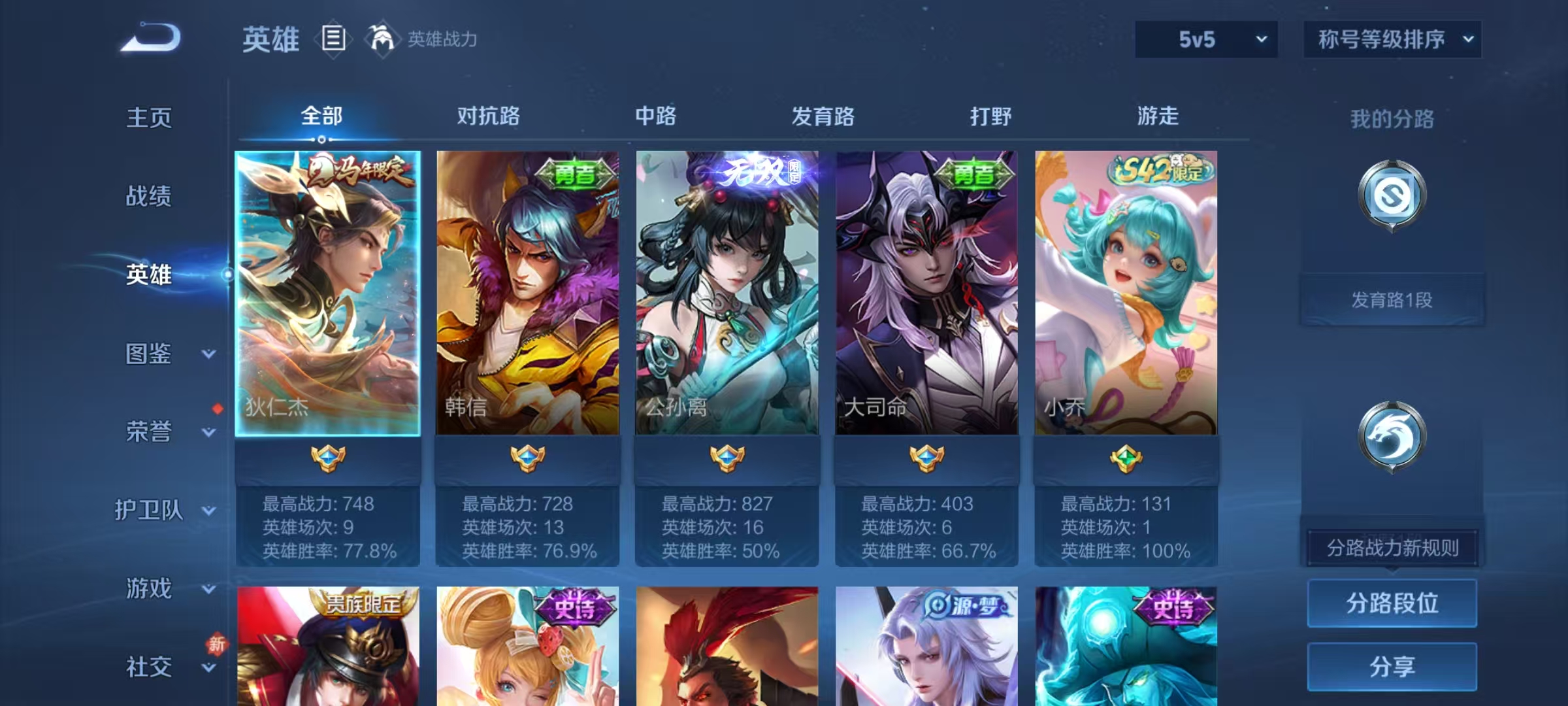The image size is (1568, 706).
Task: Open the 称号等级排序 sorting dropdown
Action: click(x=1392, y=39)
